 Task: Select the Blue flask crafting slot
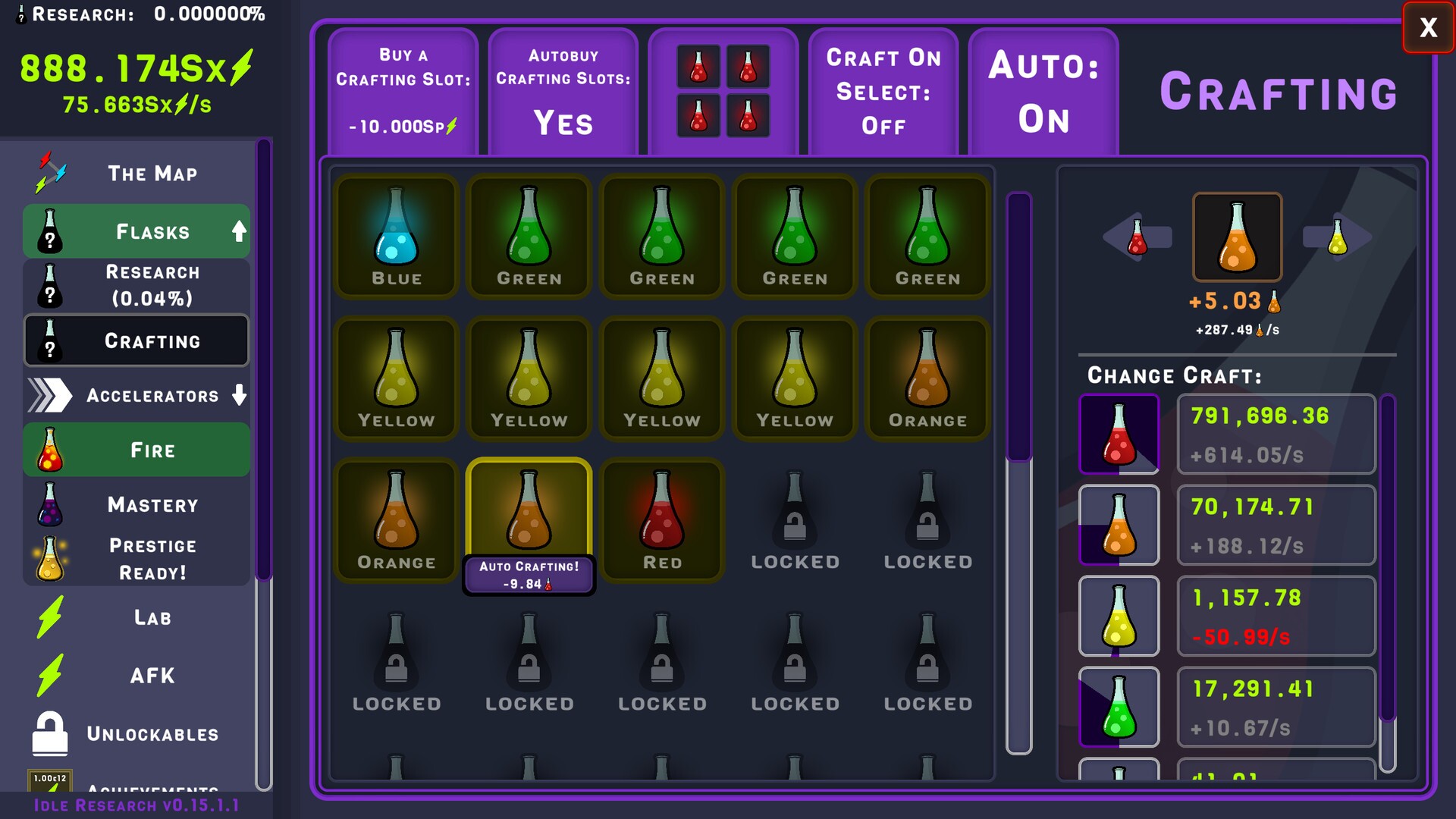click(x=395, y=236)
